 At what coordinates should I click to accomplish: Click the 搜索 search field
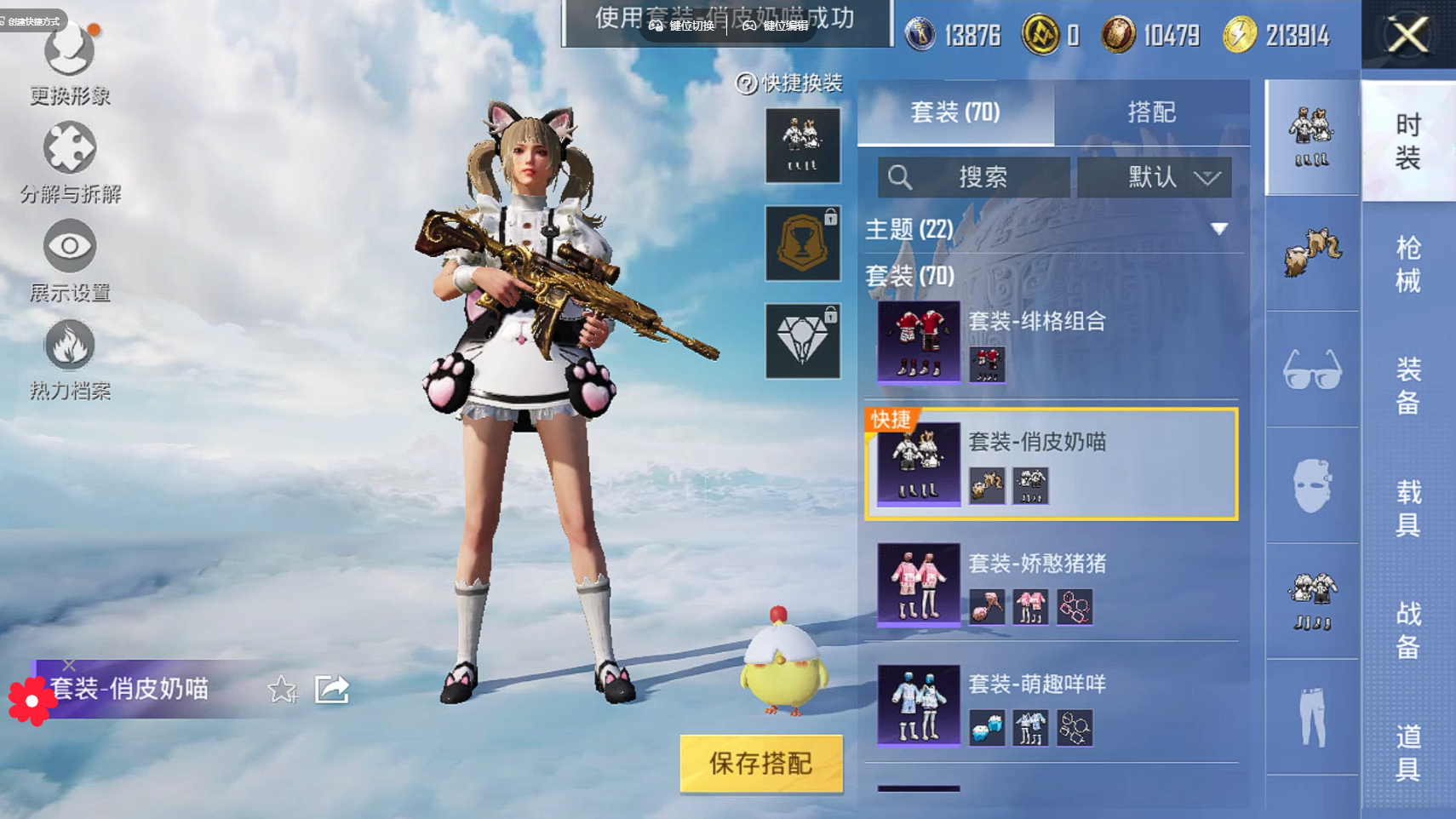pyautogui.click(x=974, y=177)
